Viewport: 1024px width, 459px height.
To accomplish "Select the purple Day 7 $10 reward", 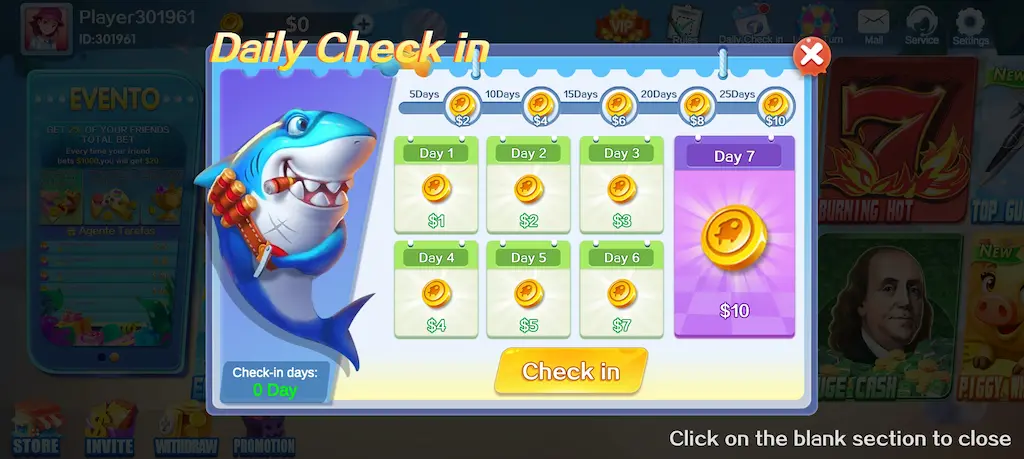I will [x=734, y=238].
